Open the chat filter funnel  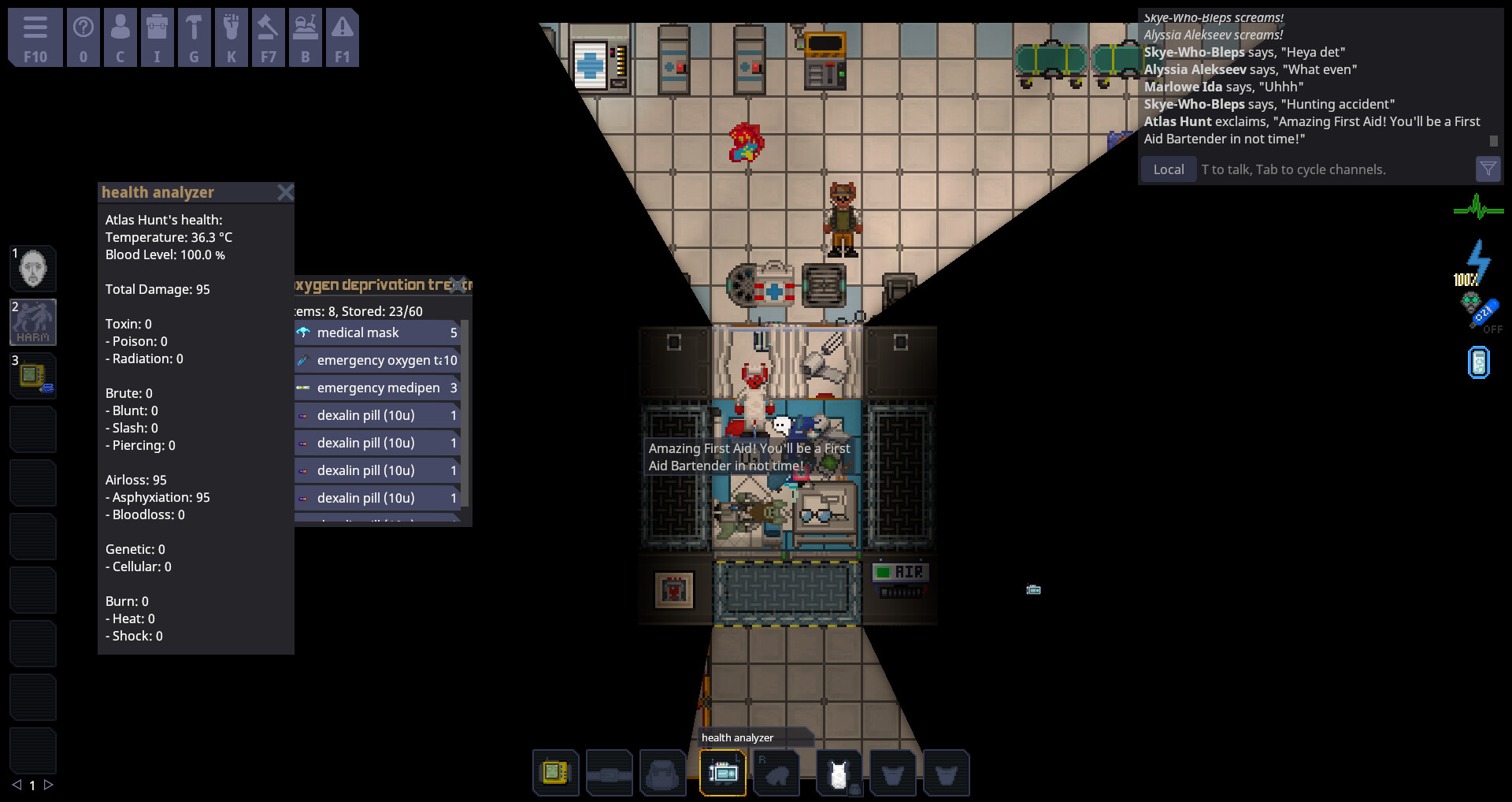pyautogui.click(x=1488, y=169)
